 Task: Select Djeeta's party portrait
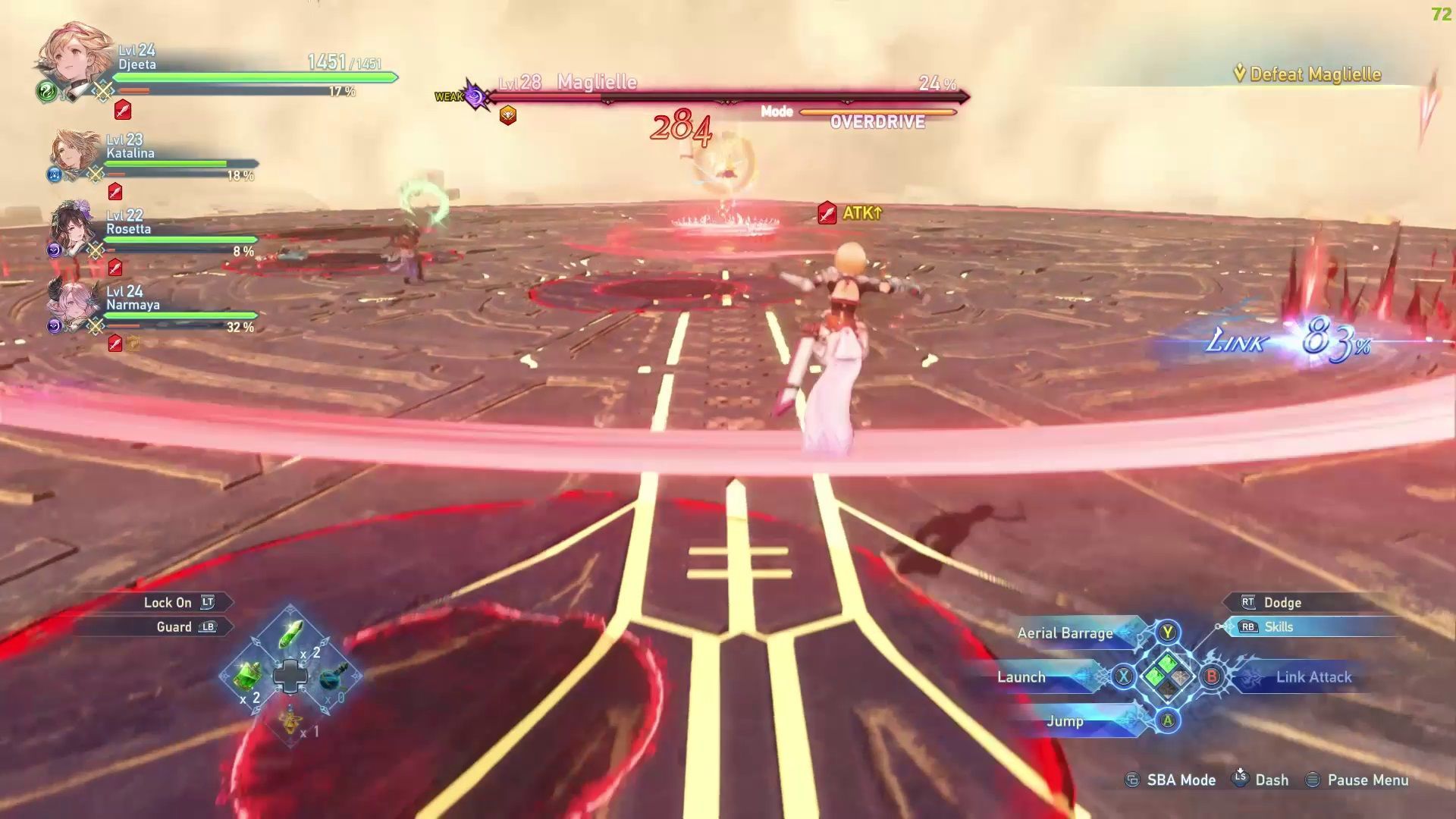(x=74, y=61)
